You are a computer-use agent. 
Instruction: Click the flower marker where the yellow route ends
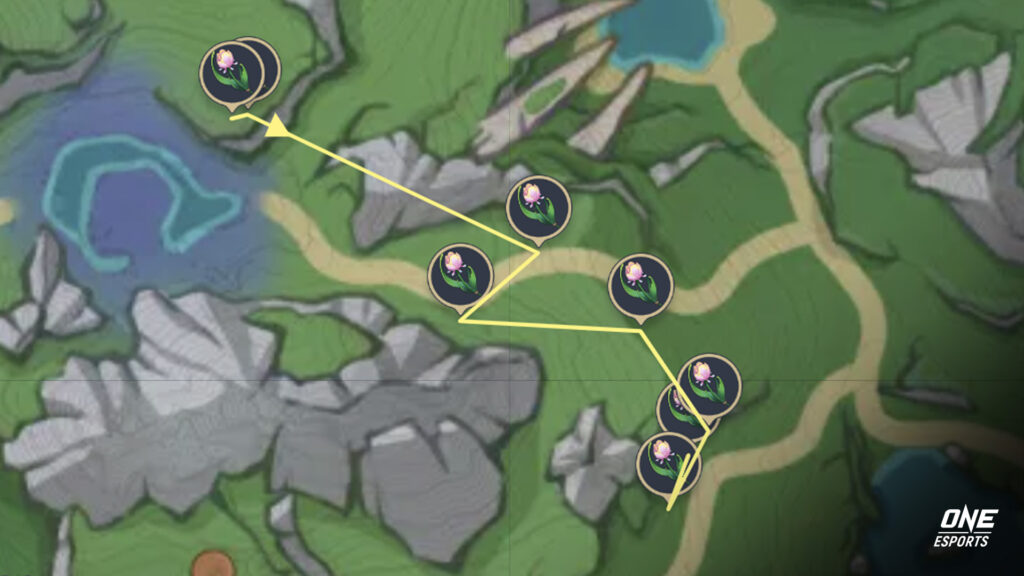668,462
